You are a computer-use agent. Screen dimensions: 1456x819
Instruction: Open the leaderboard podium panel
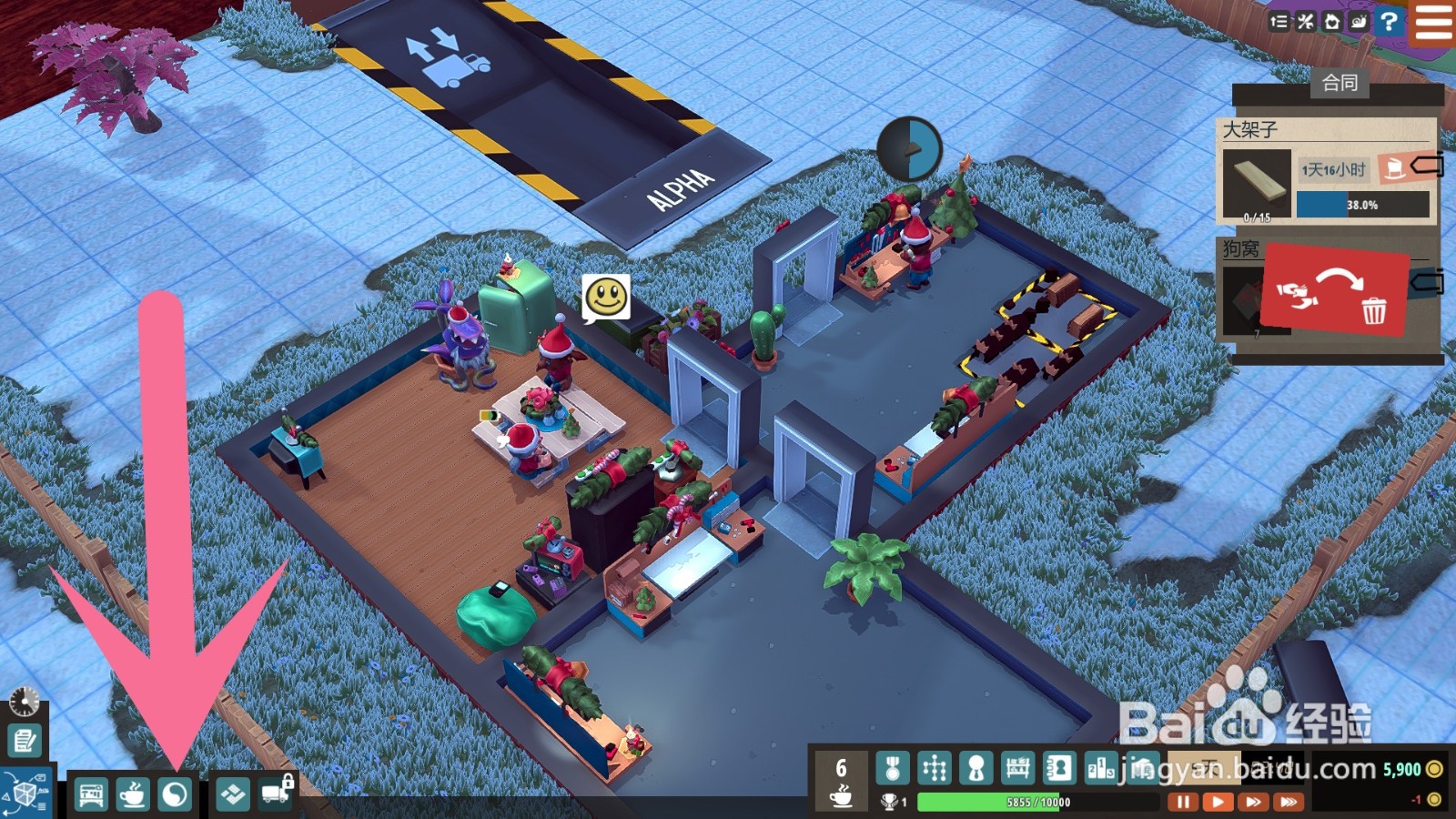click(1100, 769)
